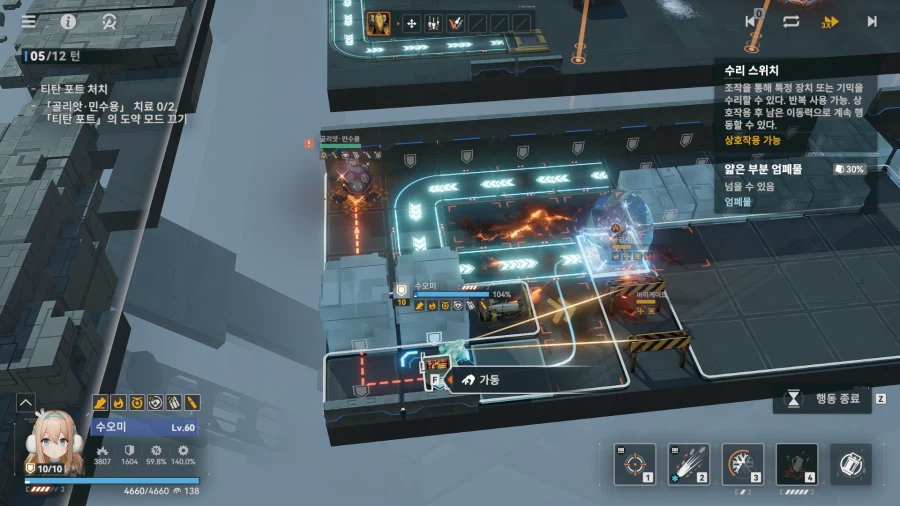Rewind to the previous turn
900x506 pixels.
click(752, 21)
